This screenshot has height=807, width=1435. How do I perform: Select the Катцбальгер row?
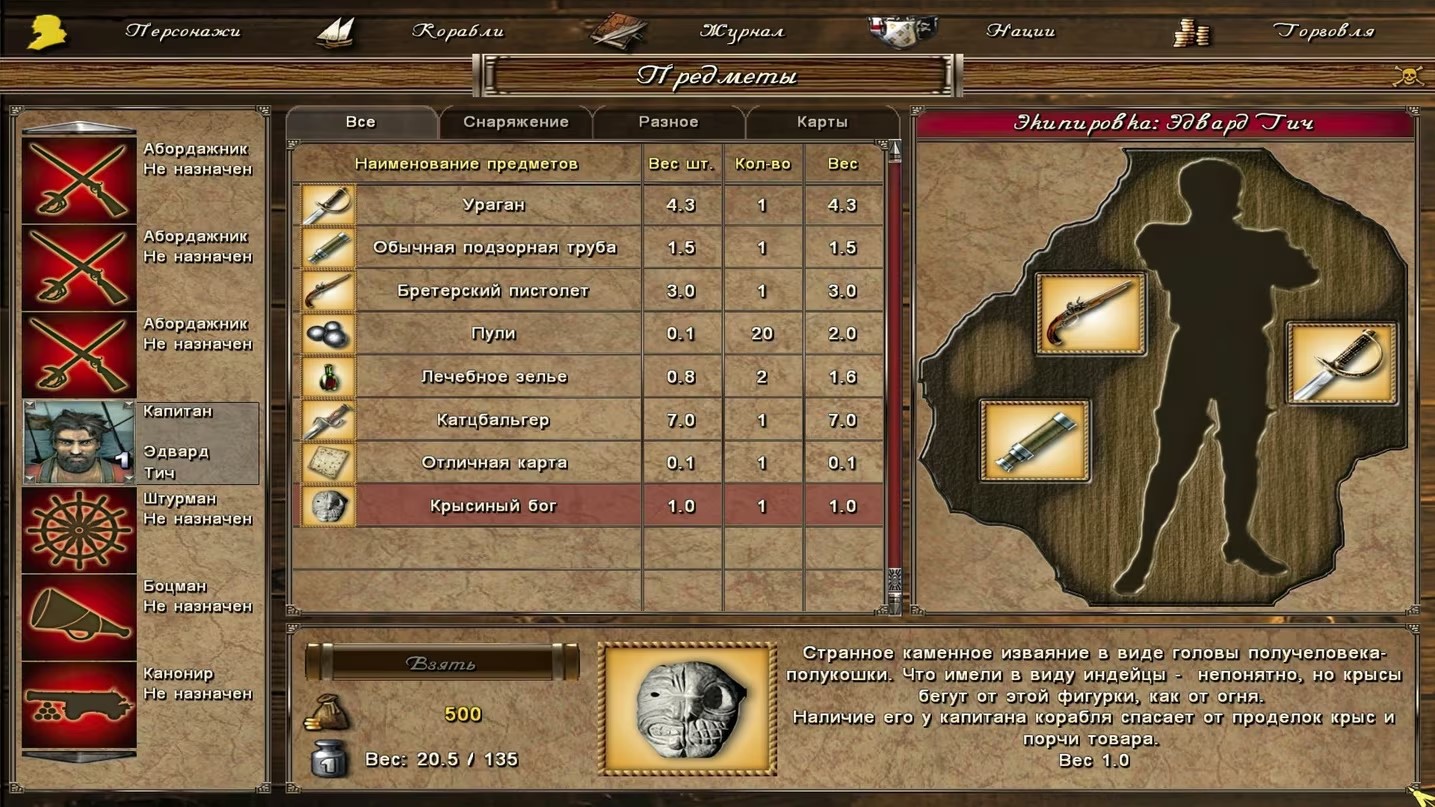(x=493, y=420)
